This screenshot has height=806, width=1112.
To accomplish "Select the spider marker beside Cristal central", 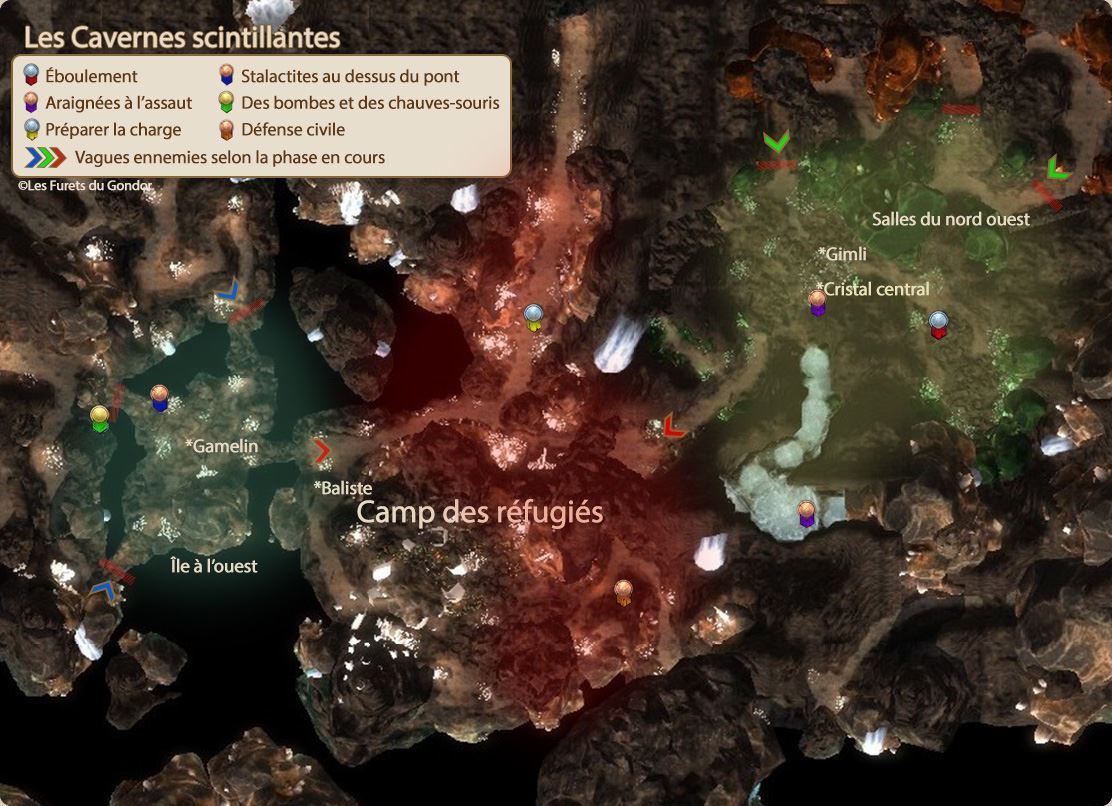I will (818, 302).
